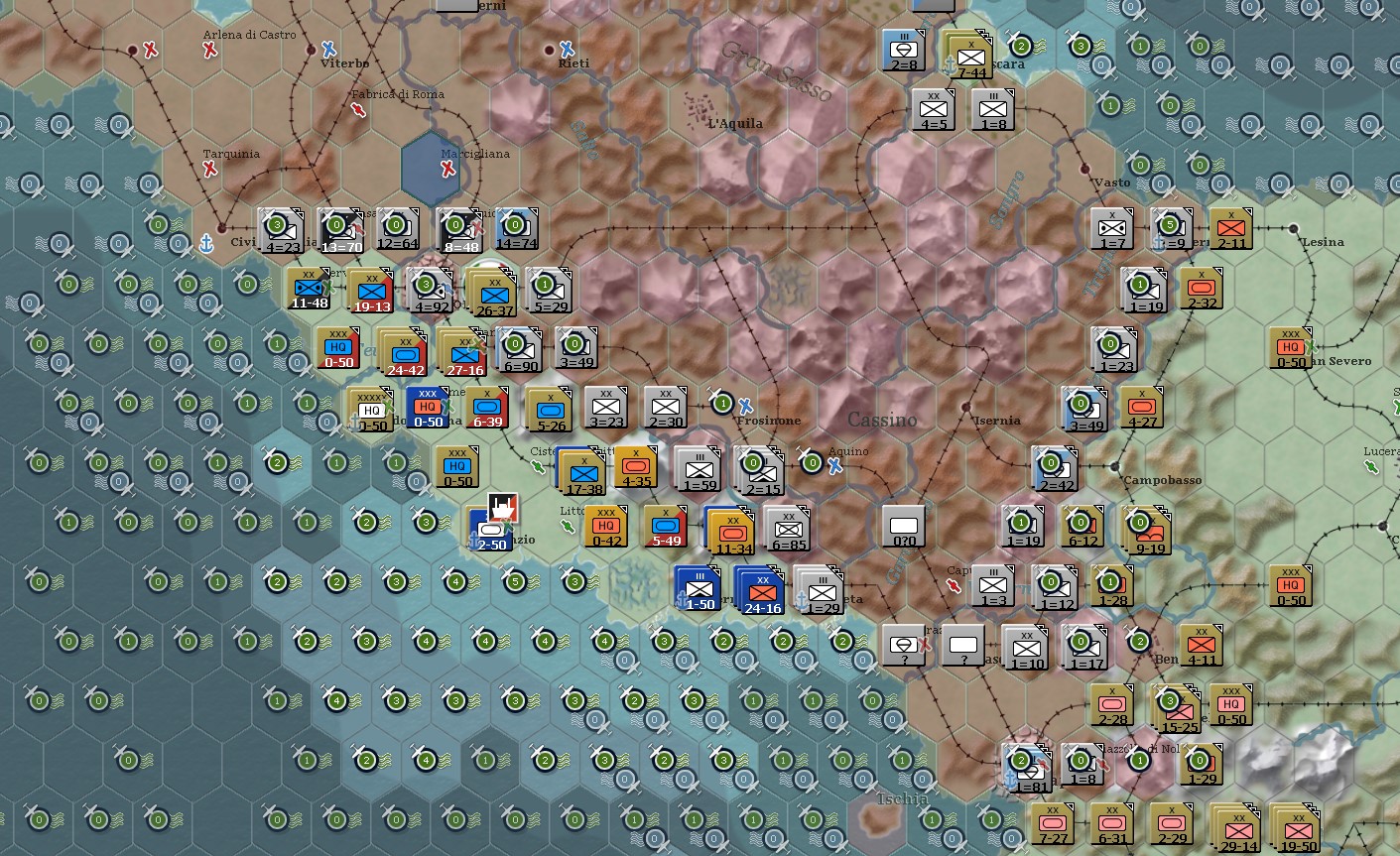Click the pink 7-27 division at bottom right
Screen dimensions: 1400x856
[x=1051, y=823]
